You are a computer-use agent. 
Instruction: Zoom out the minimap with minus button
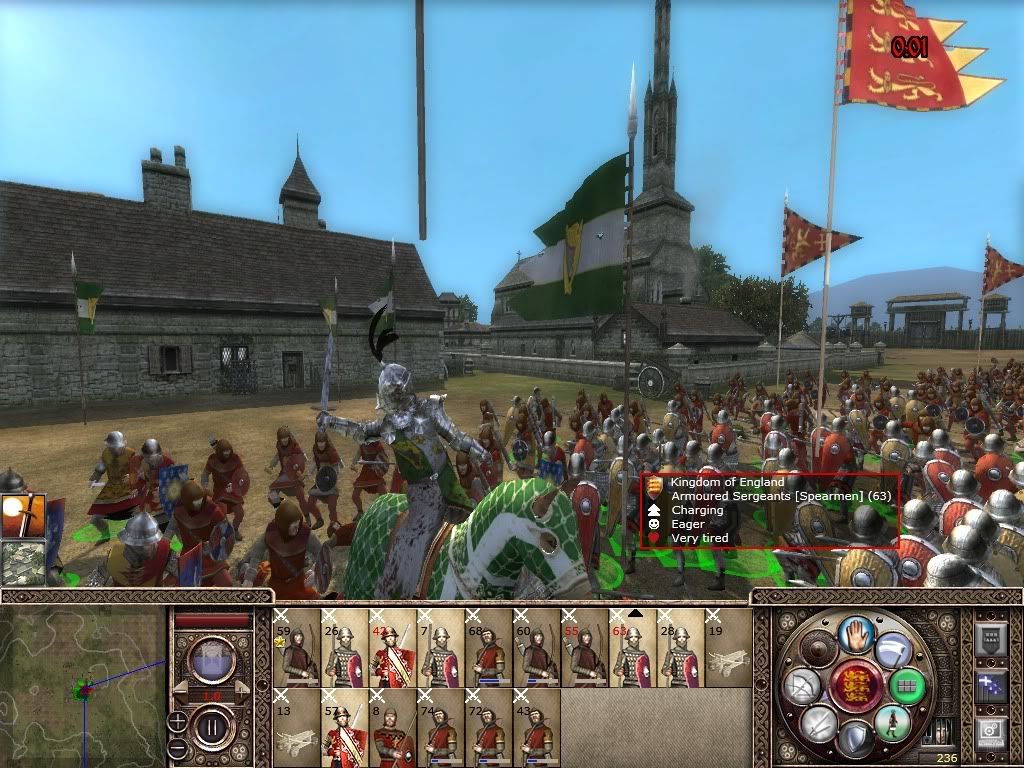[176, 747]
